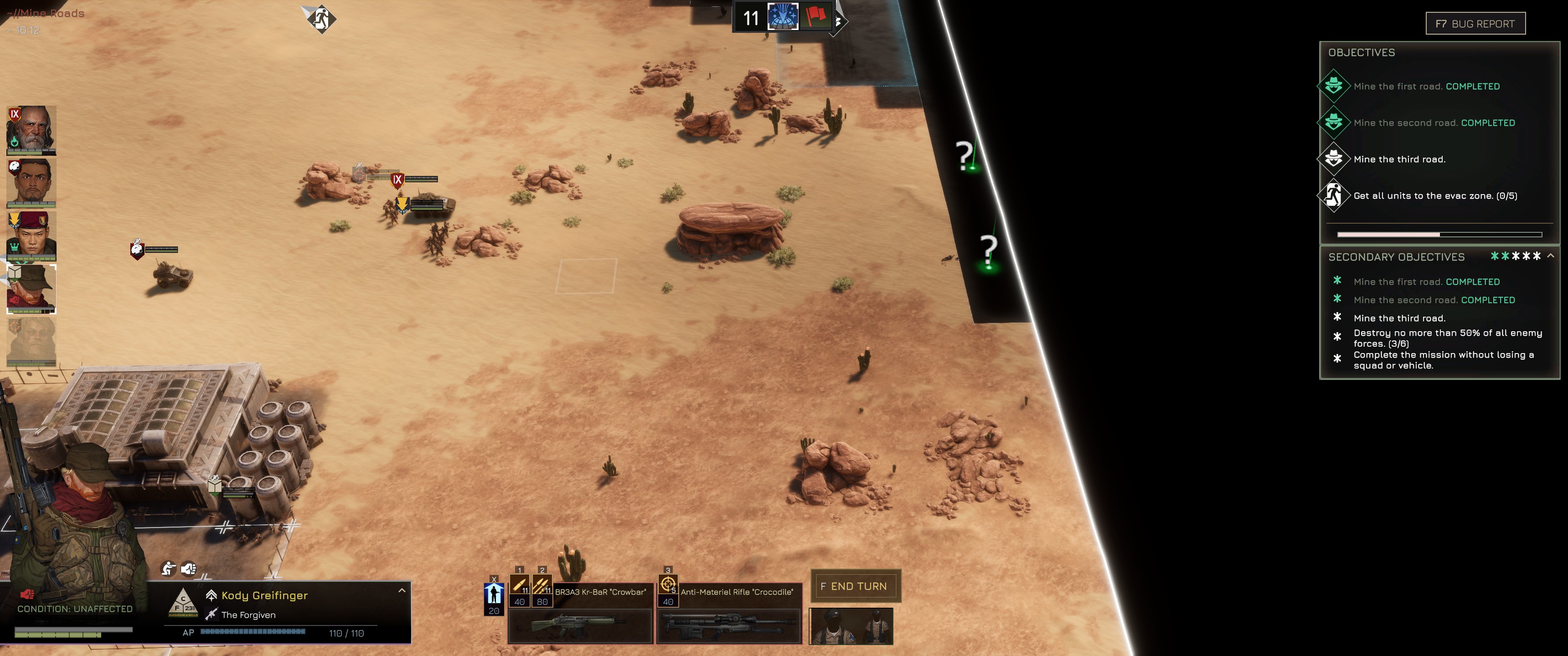
Task: Open the F7 Bug Report
Action: pyautogui.click(x=1475, y=24)
